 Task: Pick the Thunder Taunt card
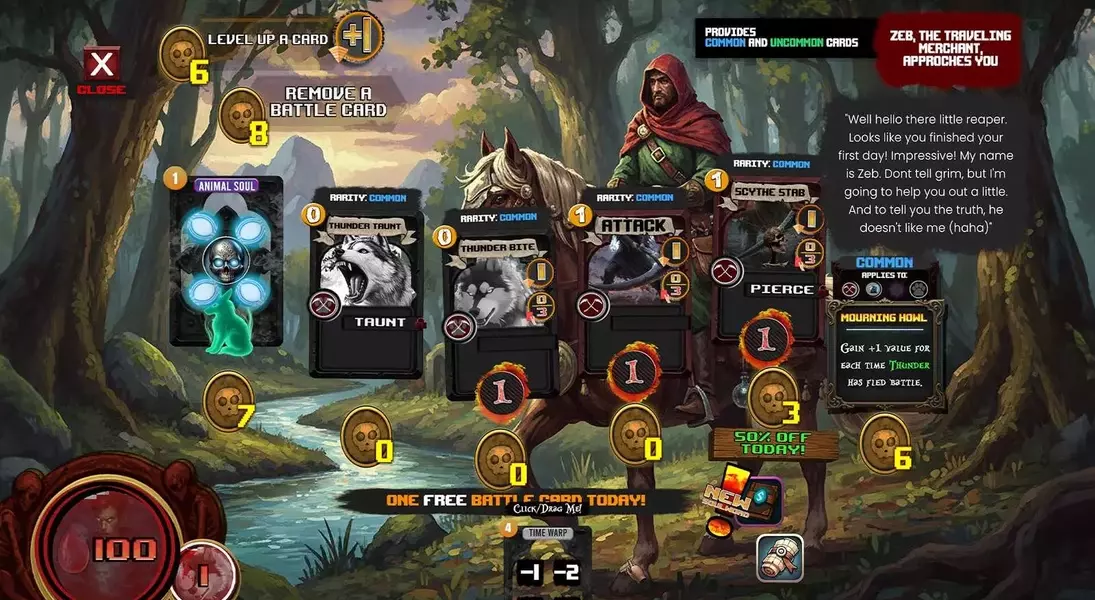click(x=367, y=284)
